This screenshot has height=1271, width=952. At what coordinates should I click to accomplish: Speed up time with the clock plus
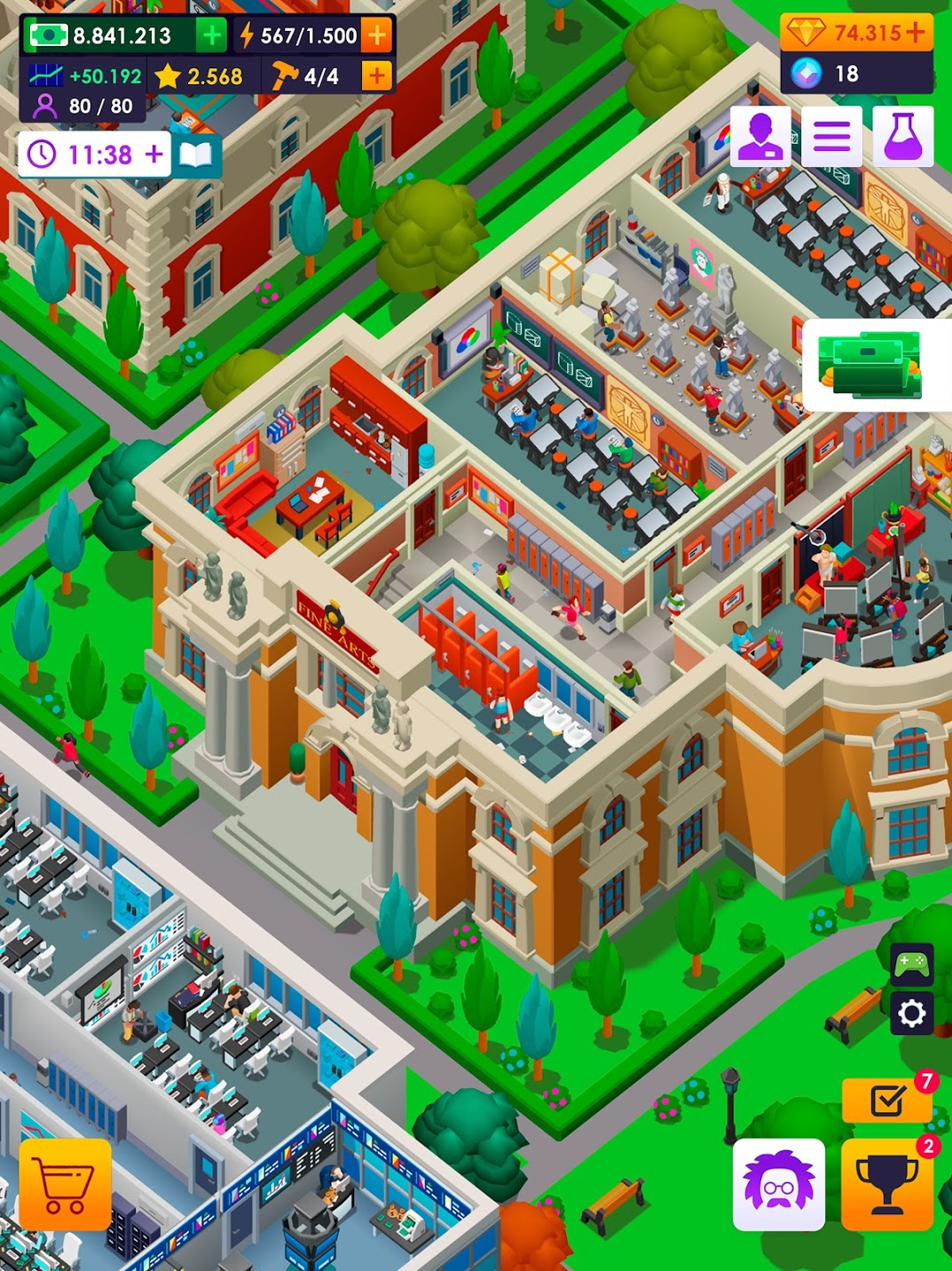click(x=154, y=154)
